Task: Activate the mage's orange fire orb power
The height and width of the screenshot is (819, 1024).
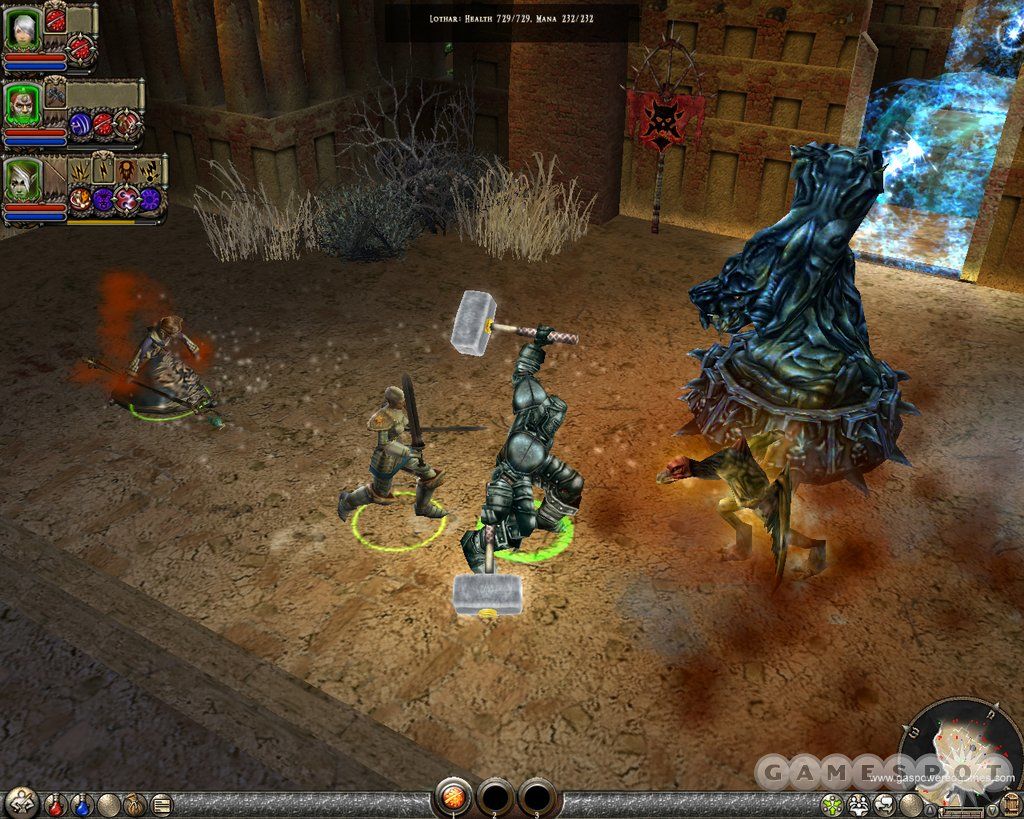Action: point(79,199)
